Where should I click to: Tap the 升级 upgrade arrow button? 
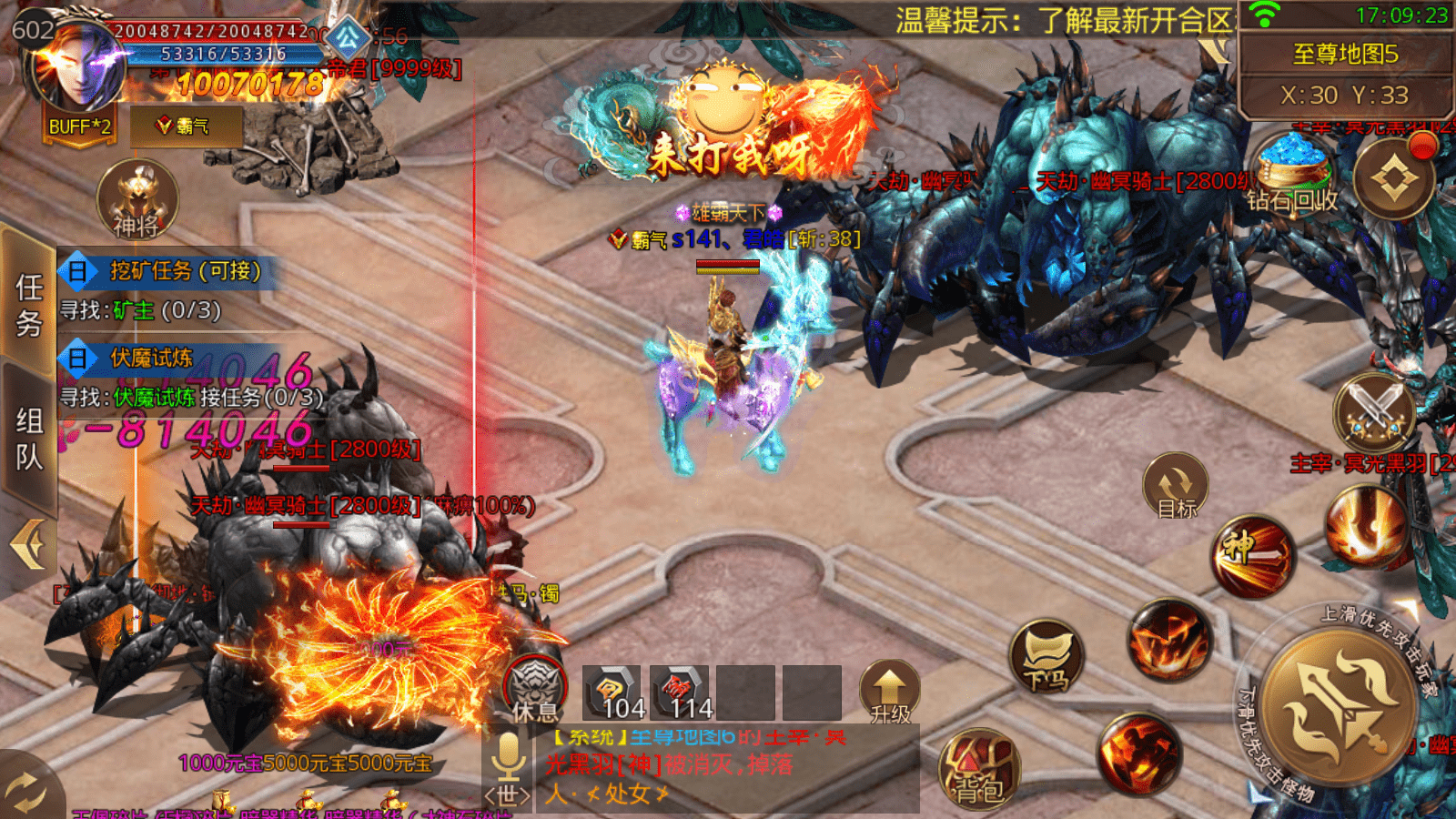click(889, 692)
